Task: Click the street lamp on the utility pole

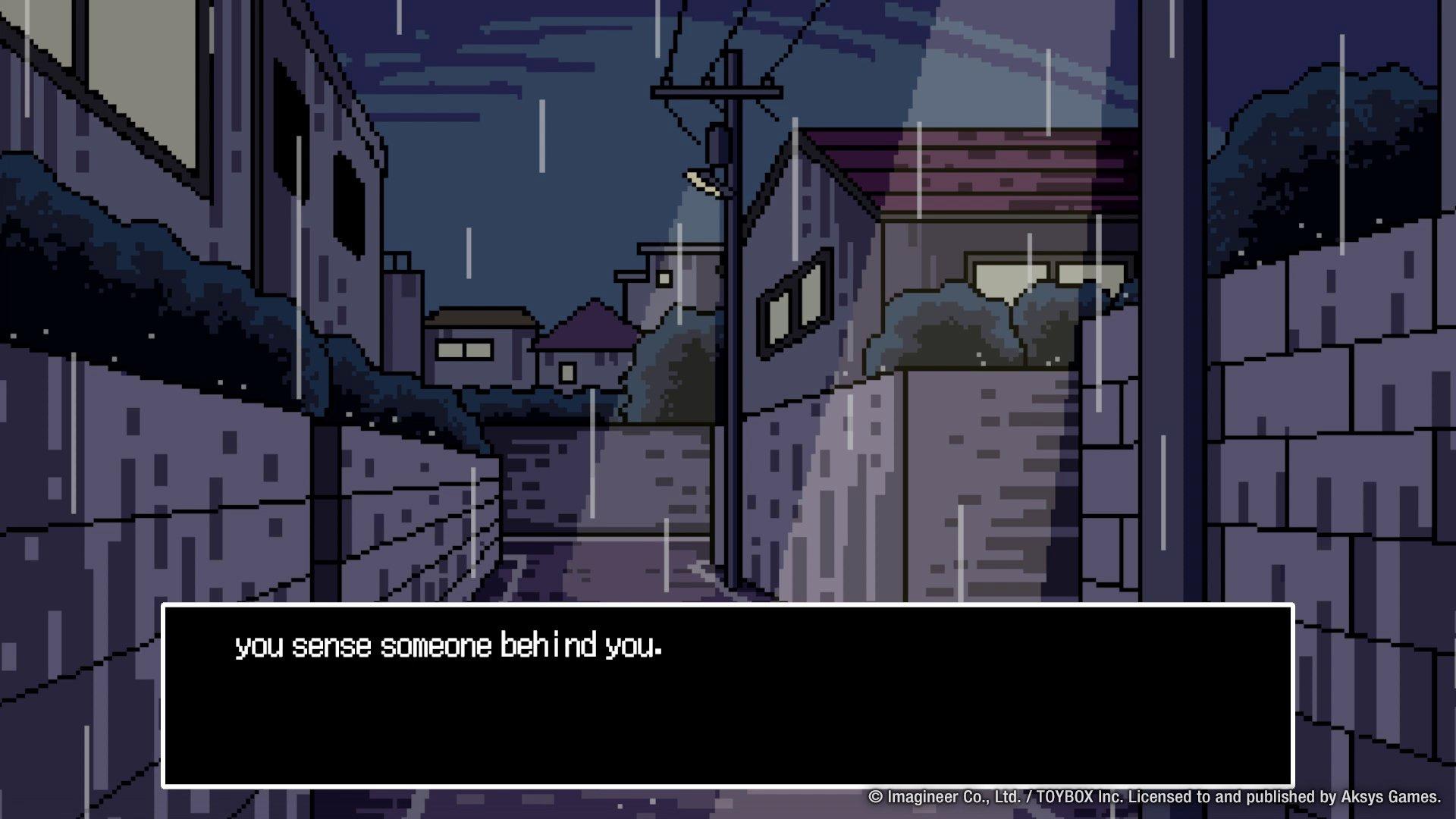Action: 701,180
